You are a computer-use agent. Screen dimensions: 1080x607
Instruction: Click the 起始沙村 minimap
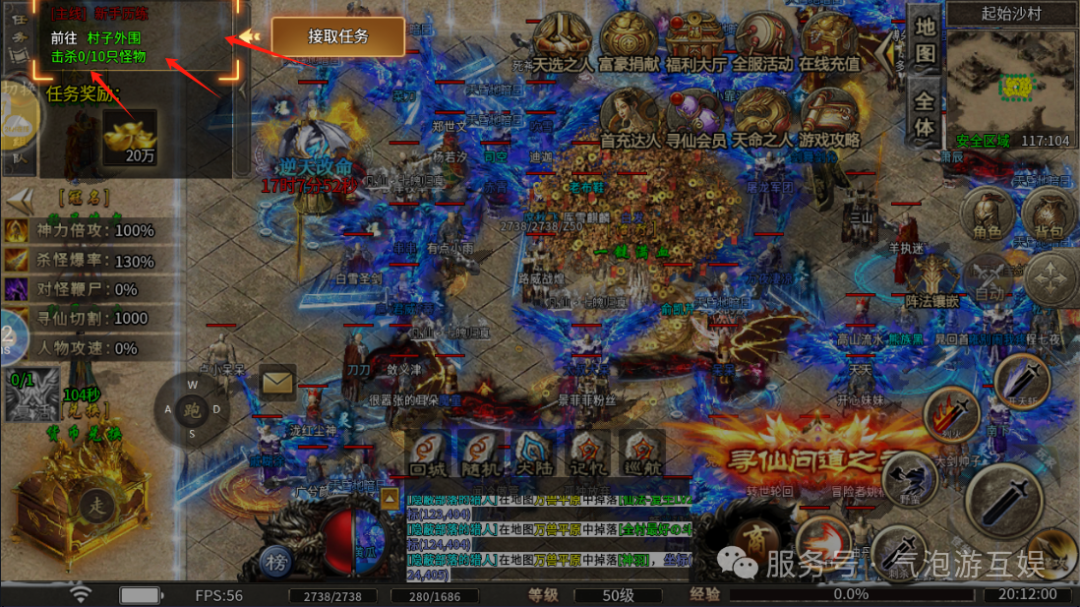1010,80
